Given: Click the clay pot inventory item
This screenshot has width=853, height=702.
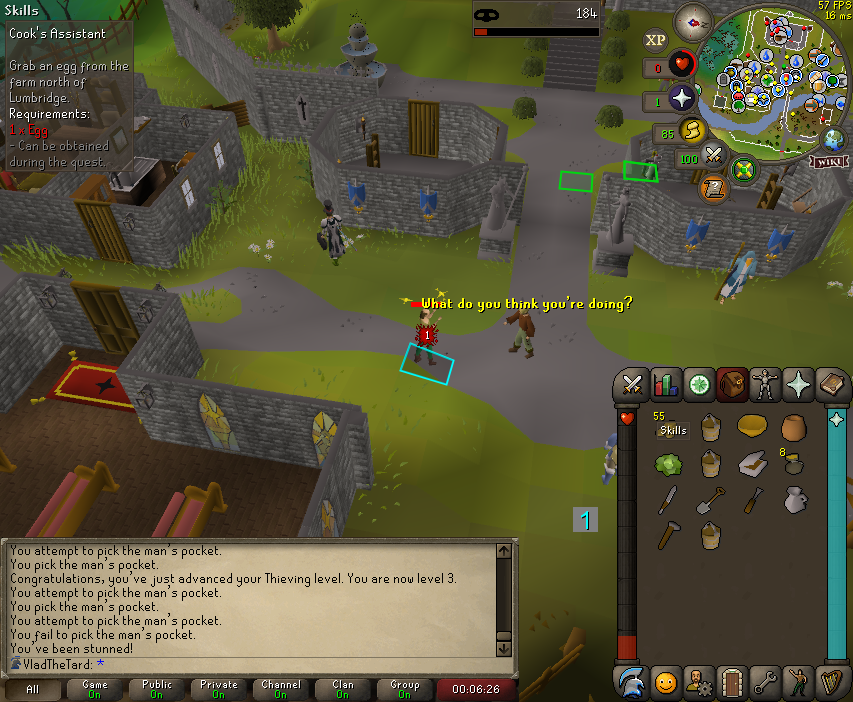Looking at the screenshot, I should click(x=795, y=427).
